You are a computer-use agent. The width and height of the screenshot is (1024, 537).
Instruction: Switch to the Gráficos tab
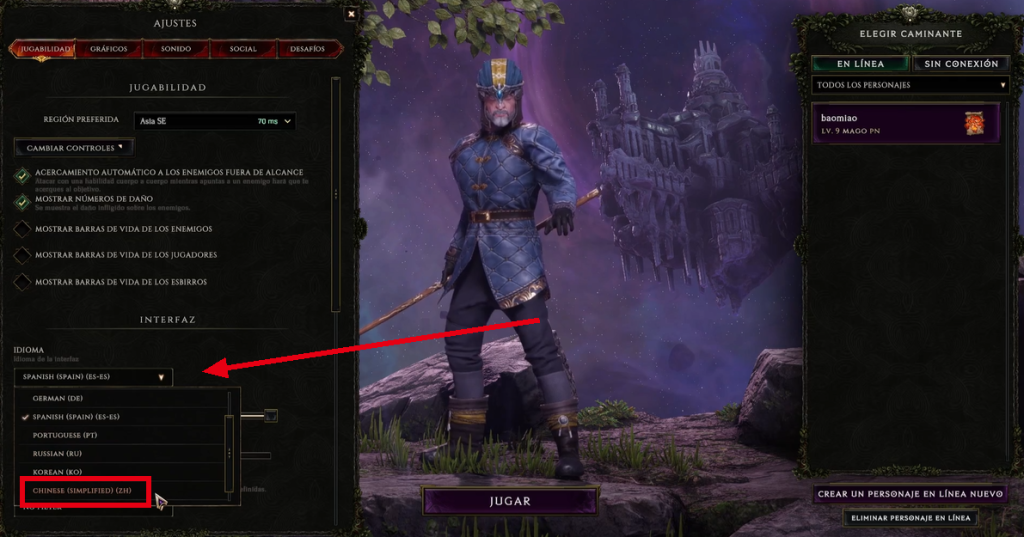coord(108,48)
